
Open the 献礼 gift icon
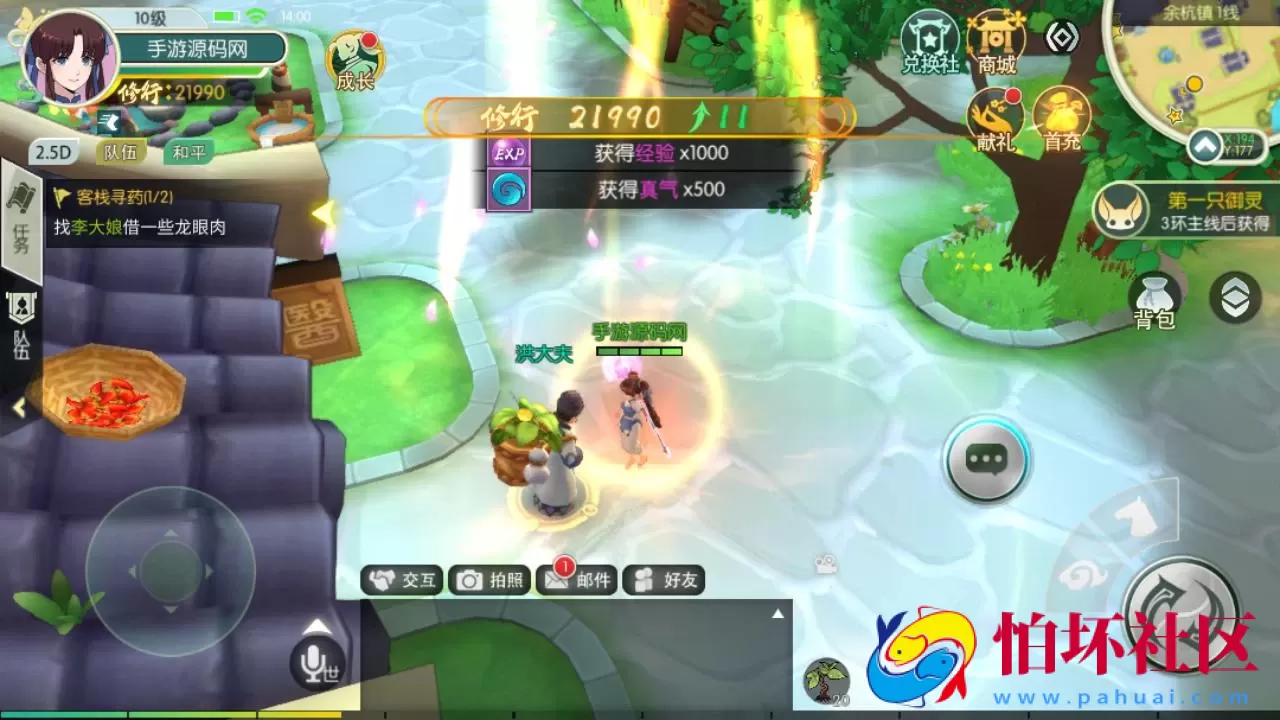point(996,118)
